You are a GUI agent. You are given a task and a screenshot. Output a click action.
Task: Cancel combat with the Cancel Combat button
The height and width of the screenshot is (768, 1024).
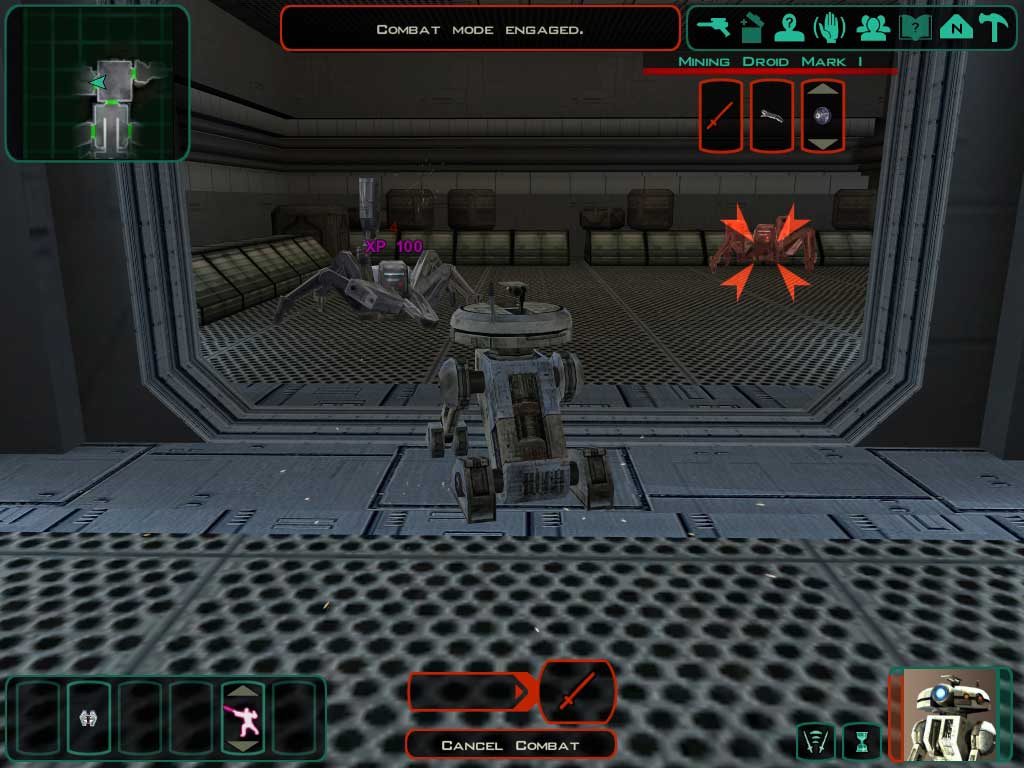(x=510, y=745)
